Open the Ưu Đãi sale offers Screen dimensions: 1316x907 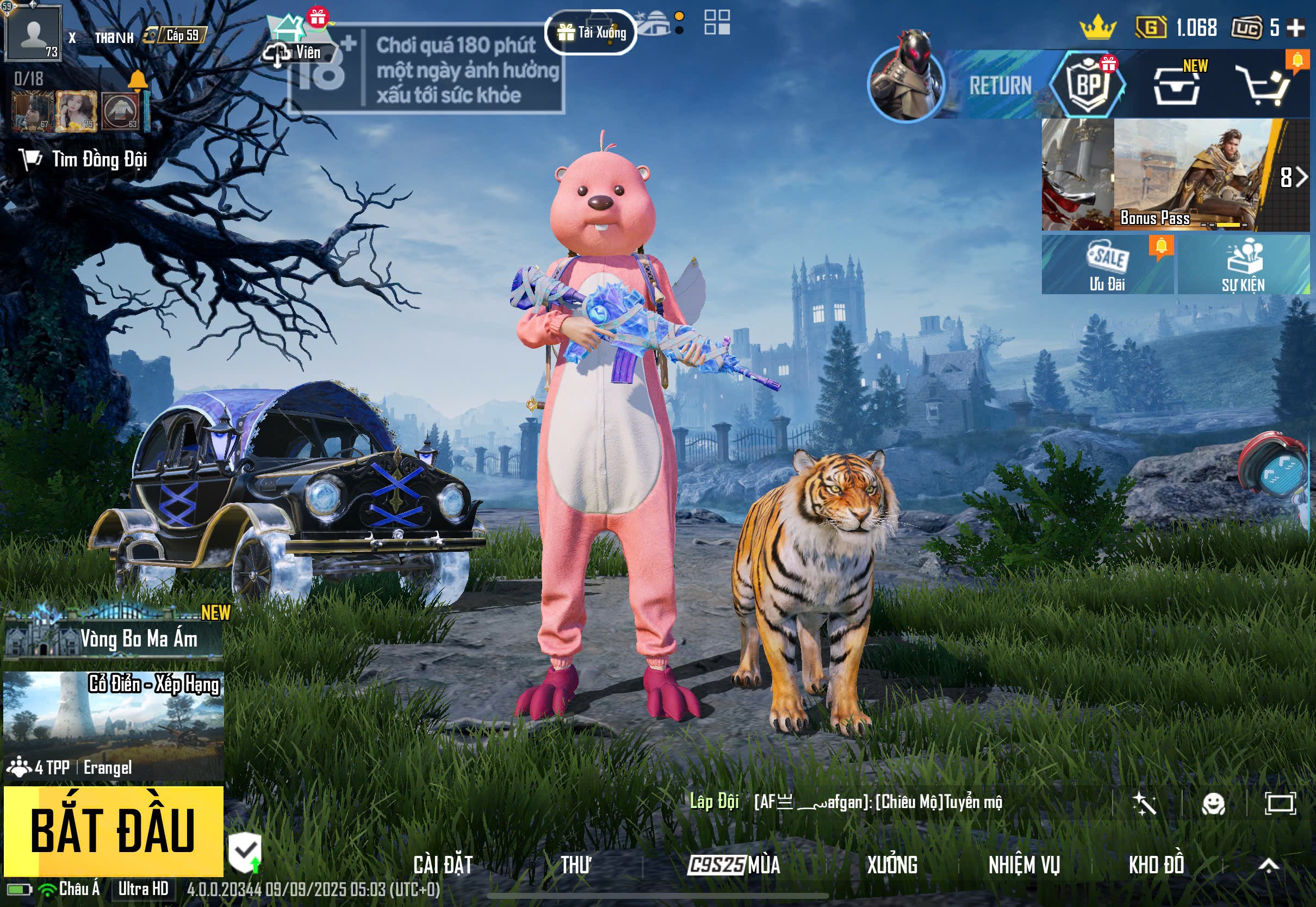(x=1107, y=265)
